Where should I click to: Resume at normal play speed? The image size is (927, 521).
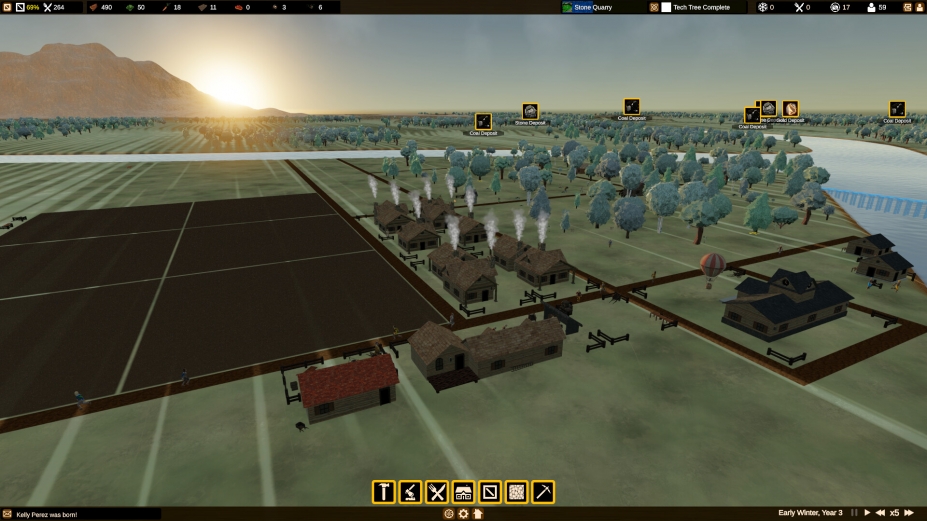click(x=867, y=513)
